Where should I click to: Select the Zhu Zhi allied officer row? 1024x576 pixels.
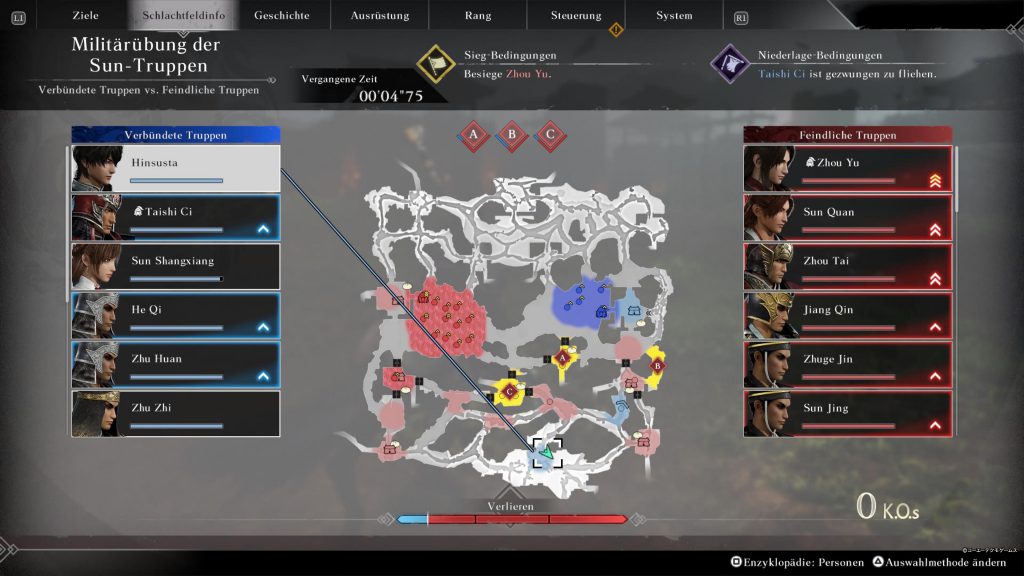[176, 414]
